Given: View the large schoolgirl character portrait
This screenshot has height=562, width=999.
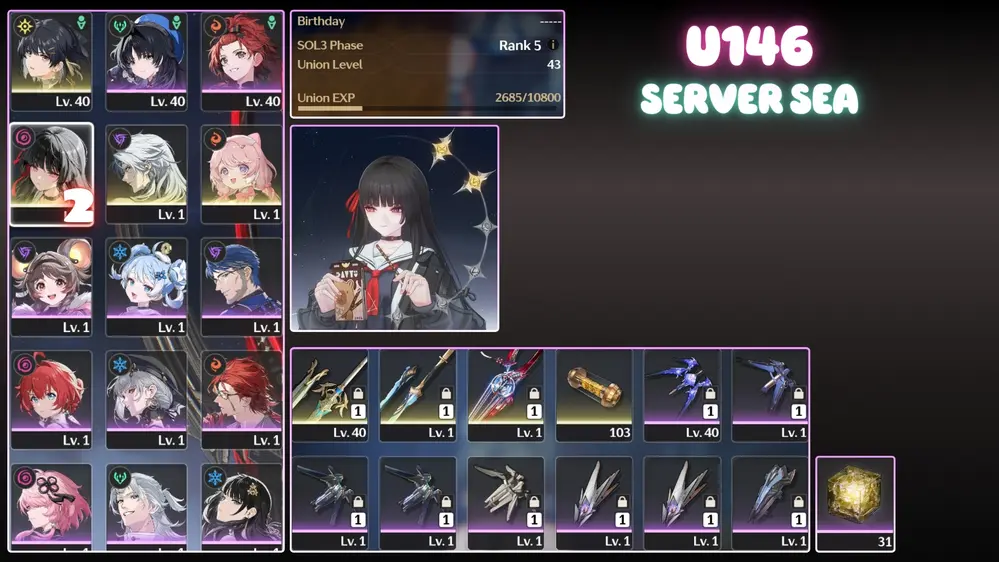Looking at the screenshot, I should pos(394,228).
